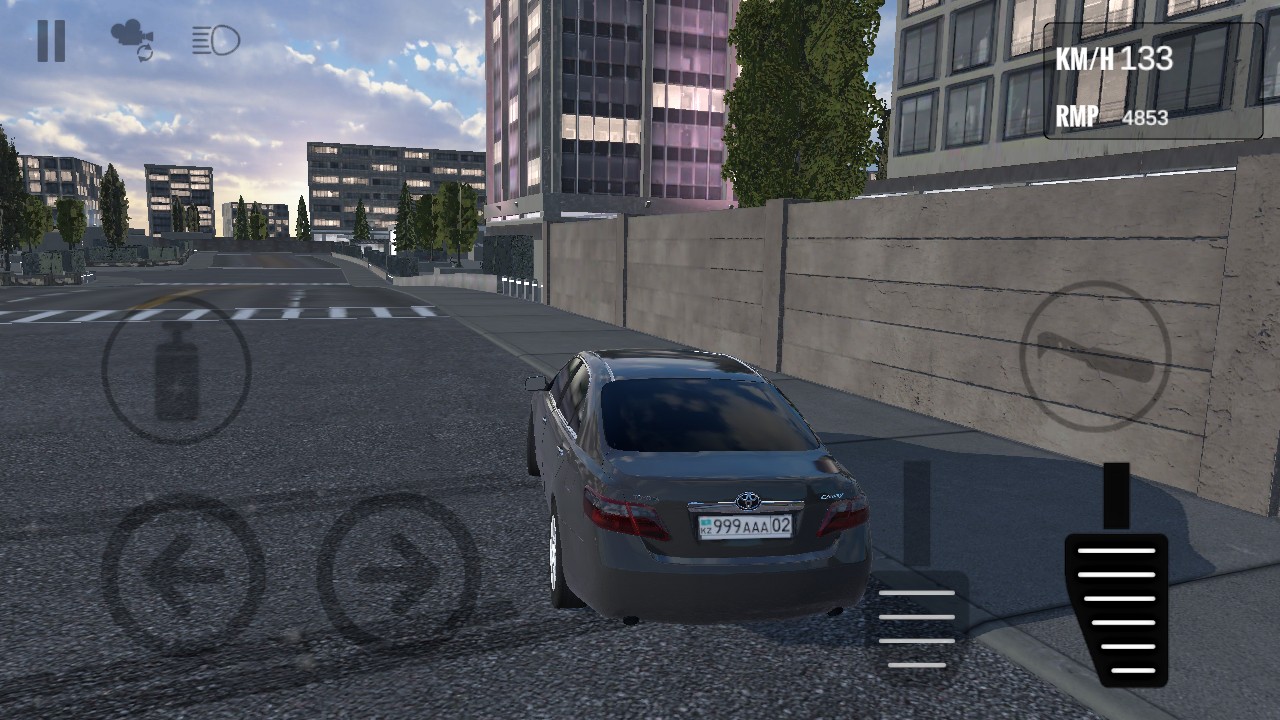The height and width of the screenshot is (720, 1280).
Task: Honk using the horn button
Action: pos(1095,357)
